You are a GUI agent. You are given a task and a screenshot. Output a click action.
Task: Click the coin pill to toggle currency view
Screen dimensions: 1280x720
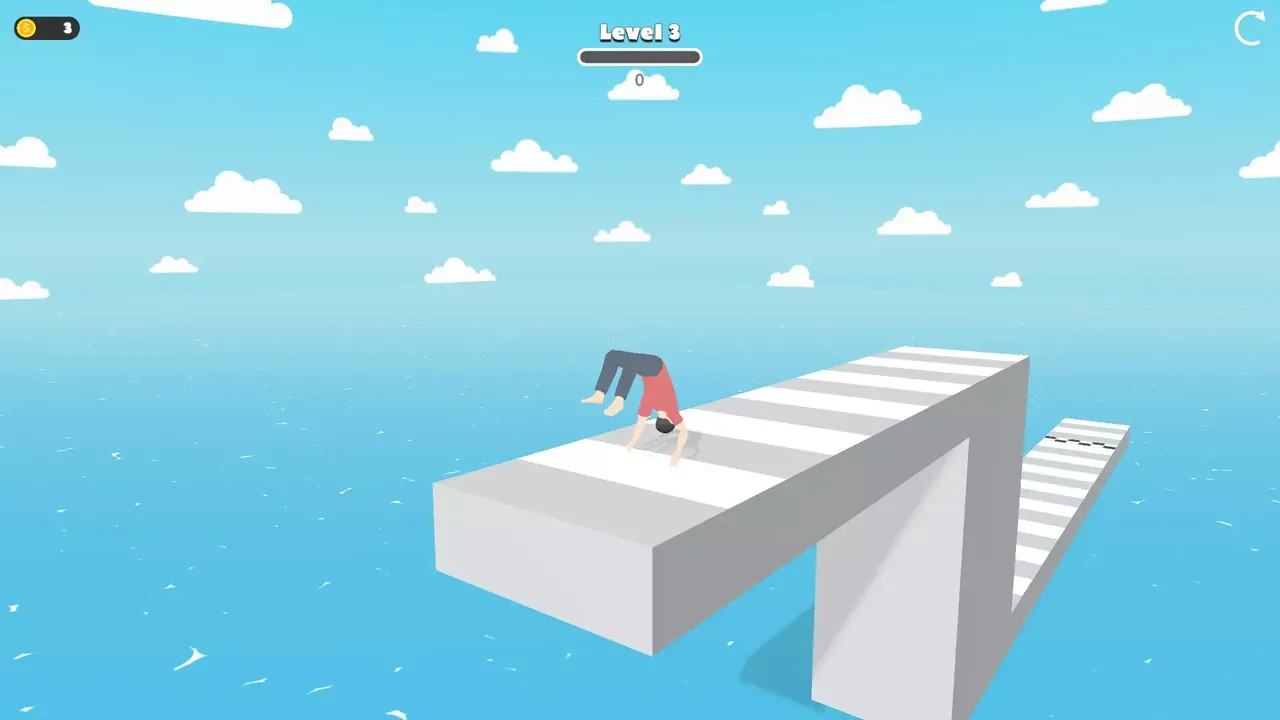tap(45, 29)
